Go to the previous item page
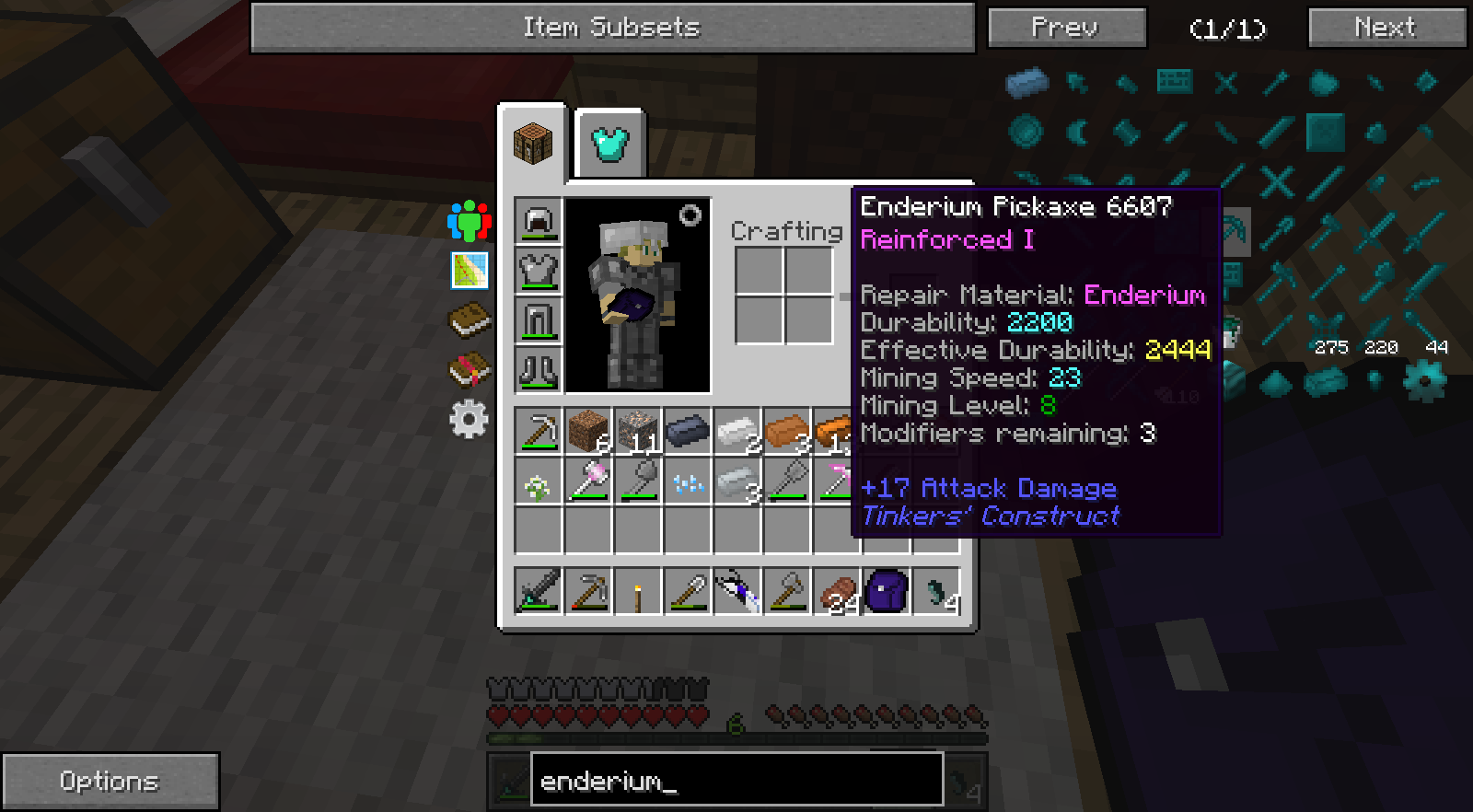Image resolution: width=1473 pixels, height=812 pixels. 1066,28
